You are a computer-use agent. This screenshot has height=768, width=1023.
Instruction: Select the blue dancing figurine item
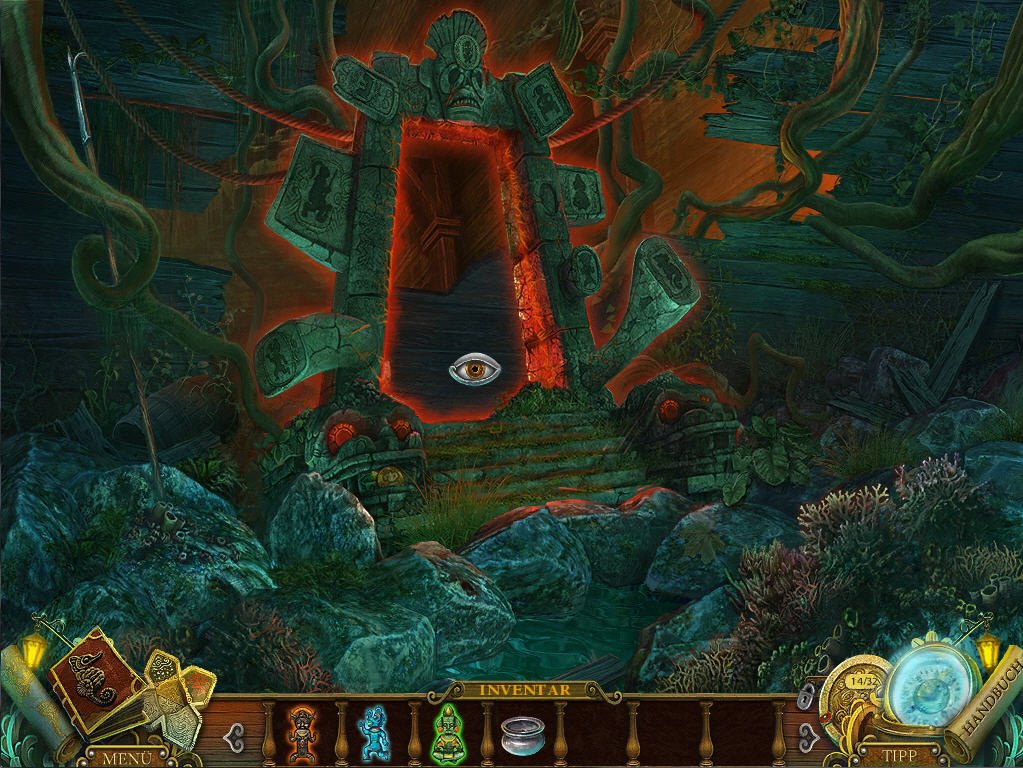(373, 731)
